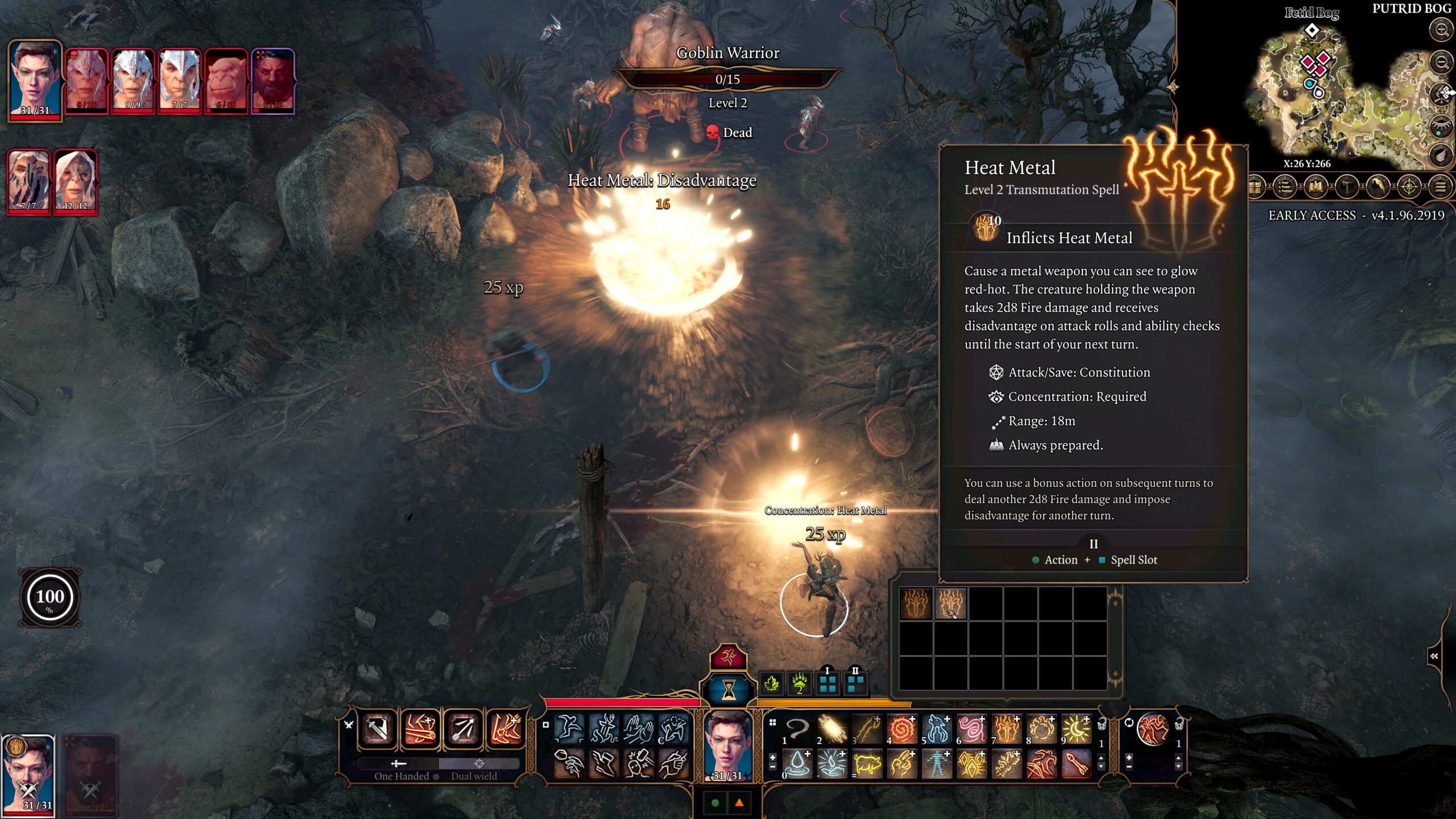Cast the moonbeam spell in slot 9
Image resolution: width=1456 pixels, height=819 pixels.
click(1077, 729)
